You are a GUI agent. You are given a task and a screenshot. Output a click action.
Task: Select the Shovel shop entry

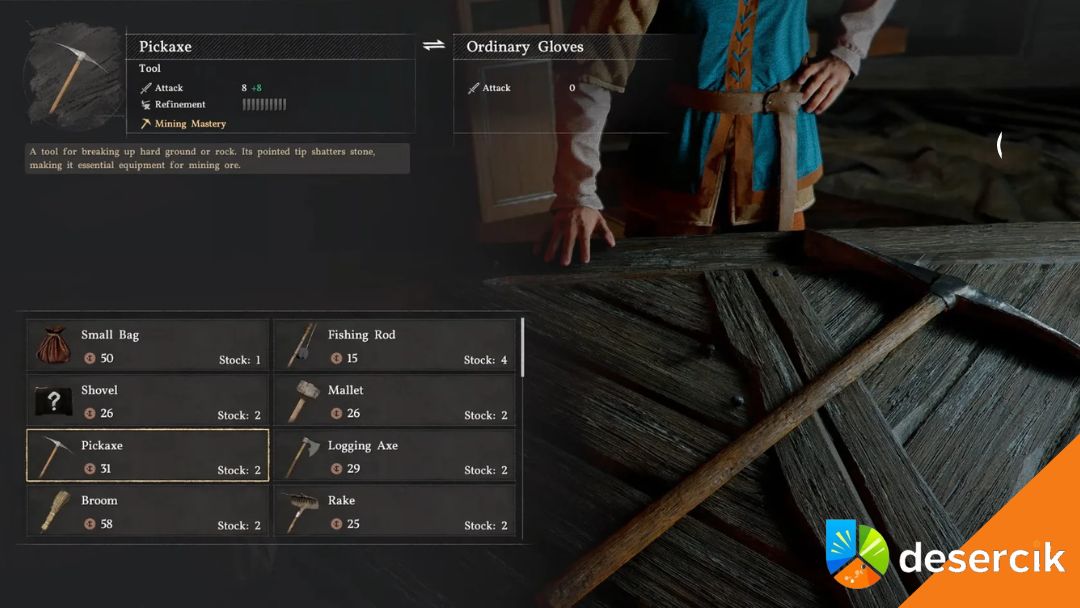tap(147, 400)
